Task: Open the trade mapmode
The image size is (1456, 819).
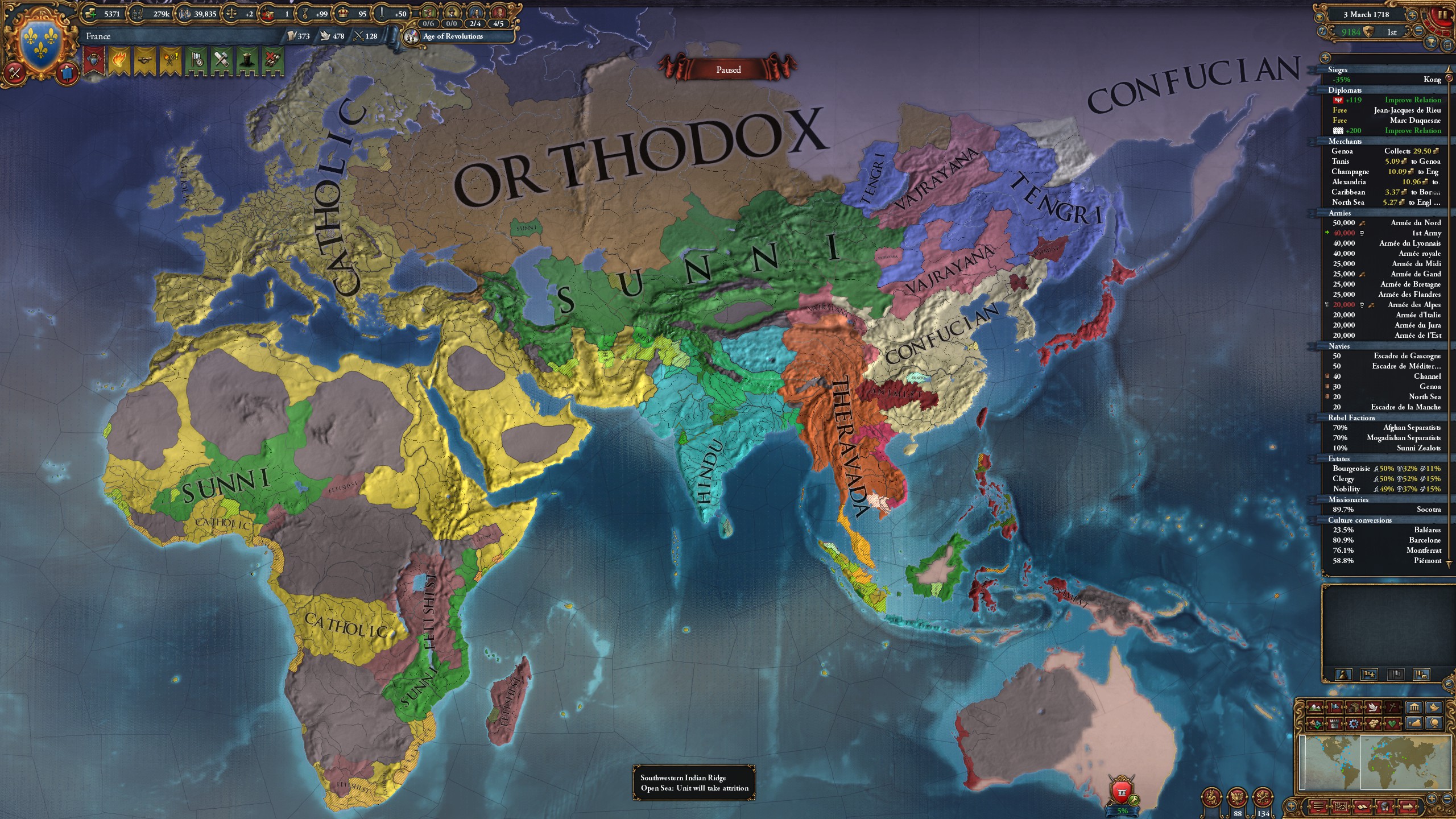Action: click(x=1354, y=709)
